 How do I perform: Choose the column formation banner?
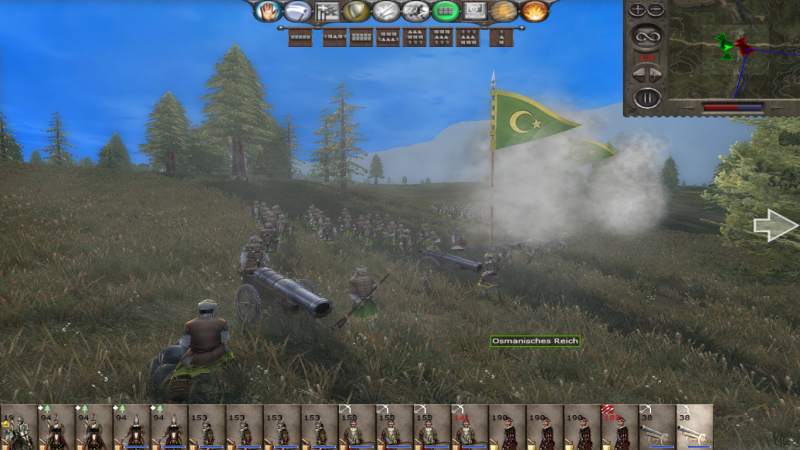[503, 38]
